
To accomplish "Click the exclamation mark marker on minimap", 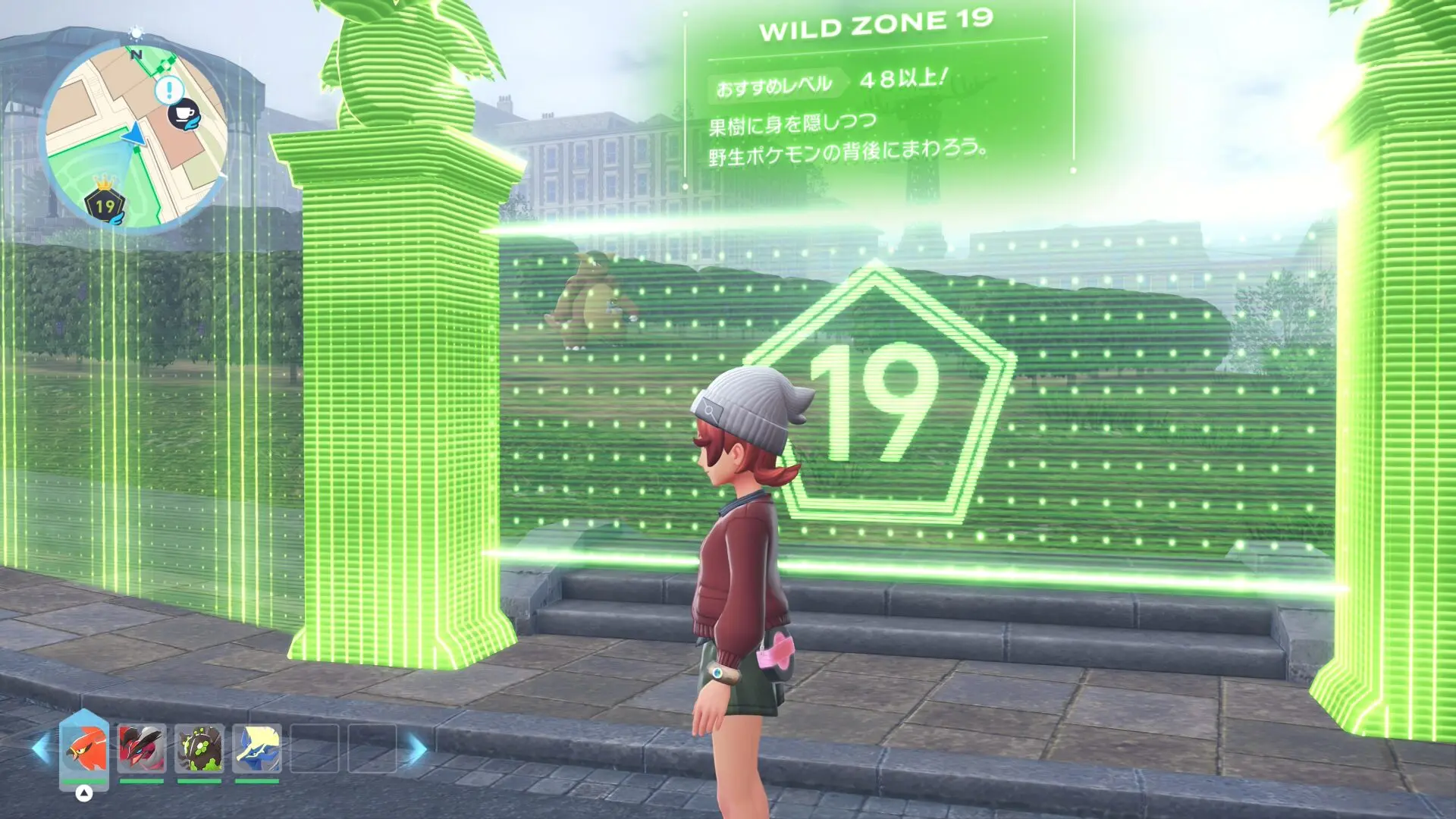I will (x=168, y=91).
